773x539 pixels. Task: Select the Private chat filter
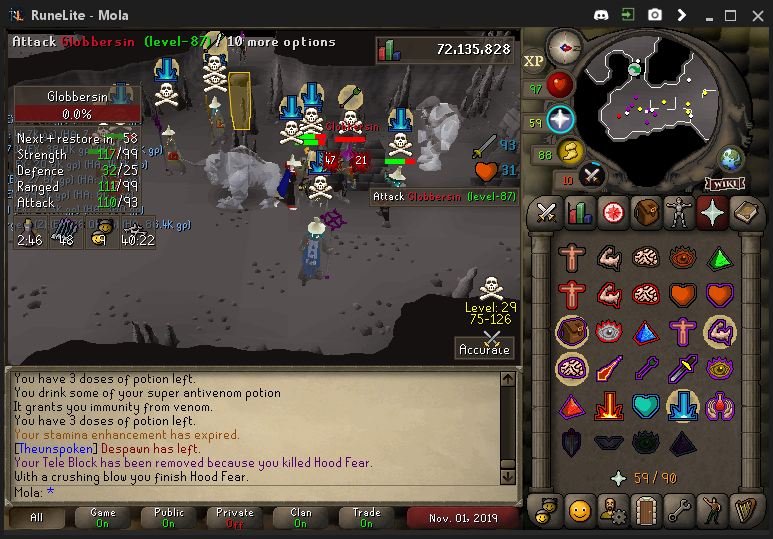234,518
